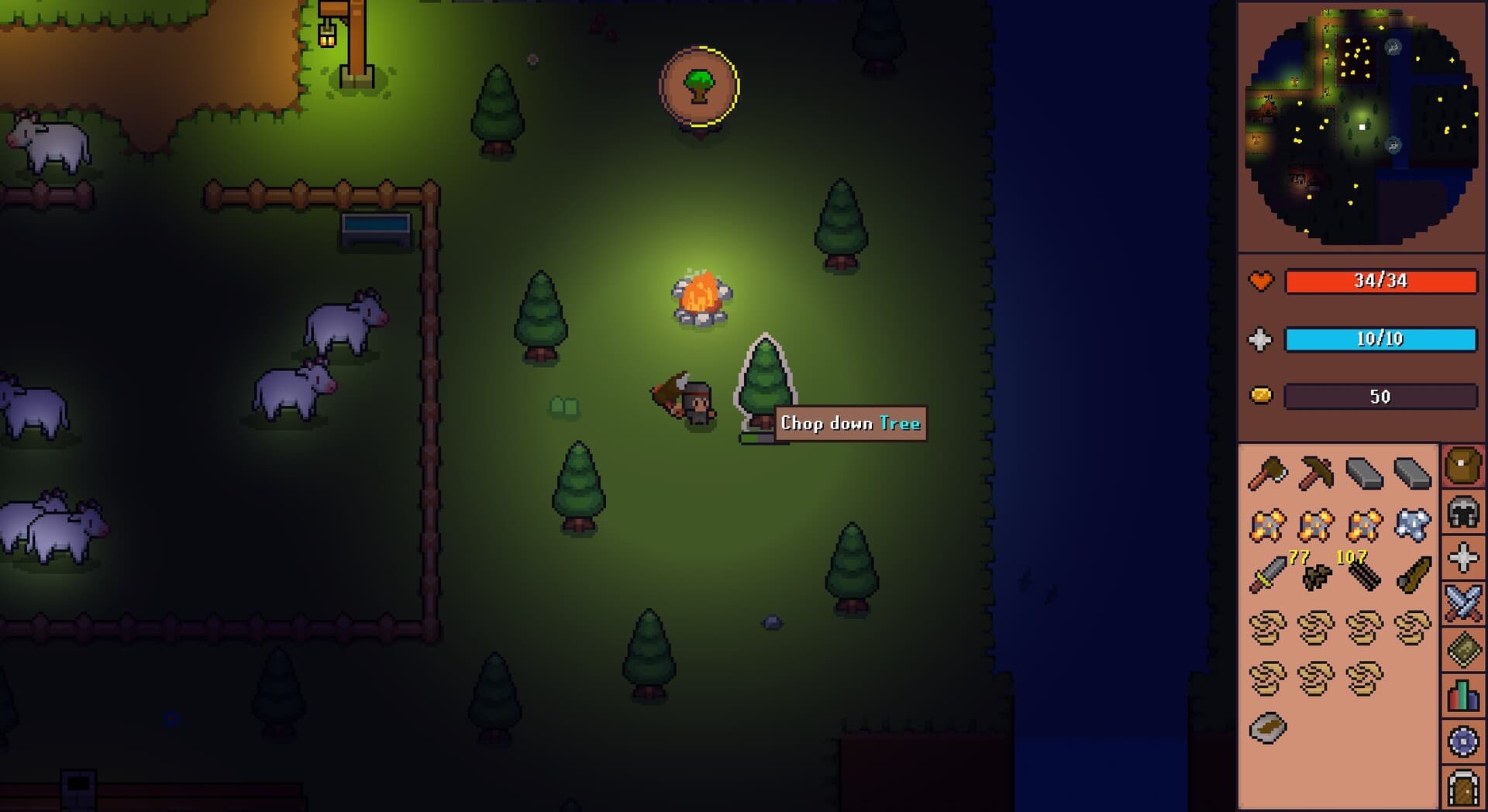1488x812 pixels.
Task: Switch to the inventory backpack tab
Action: (x=1465, y=465)
